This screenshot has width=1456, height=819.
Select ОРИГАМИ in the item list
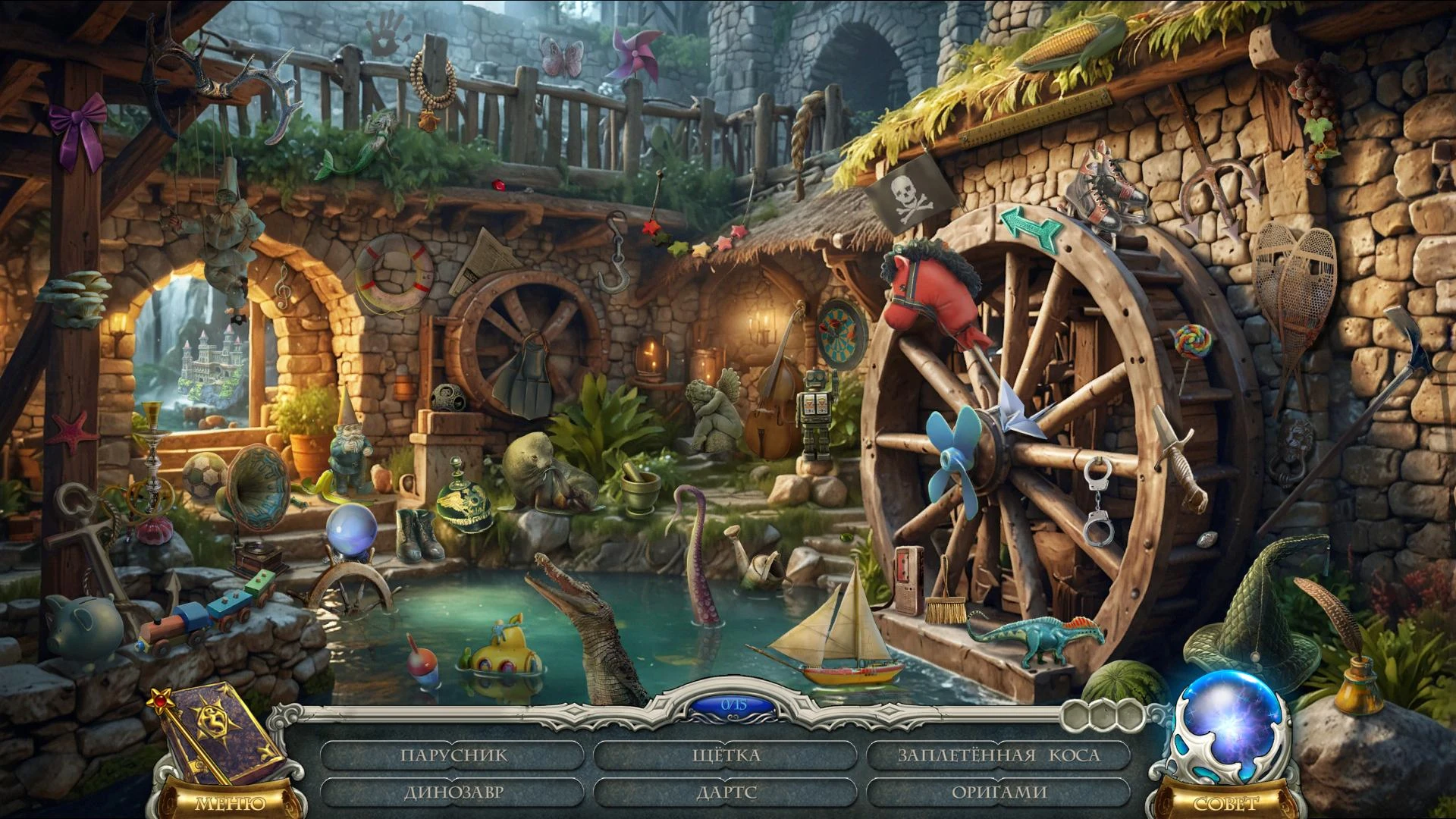[x=998, y=792]
